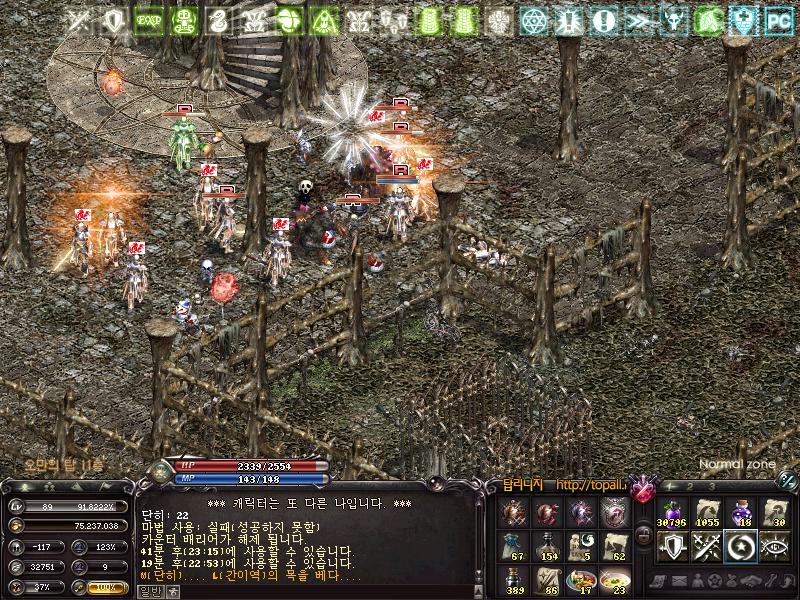The width and height of the screenshot is (800, 600).
Task: Click the PC buff icon
Action: coord(778,20)
